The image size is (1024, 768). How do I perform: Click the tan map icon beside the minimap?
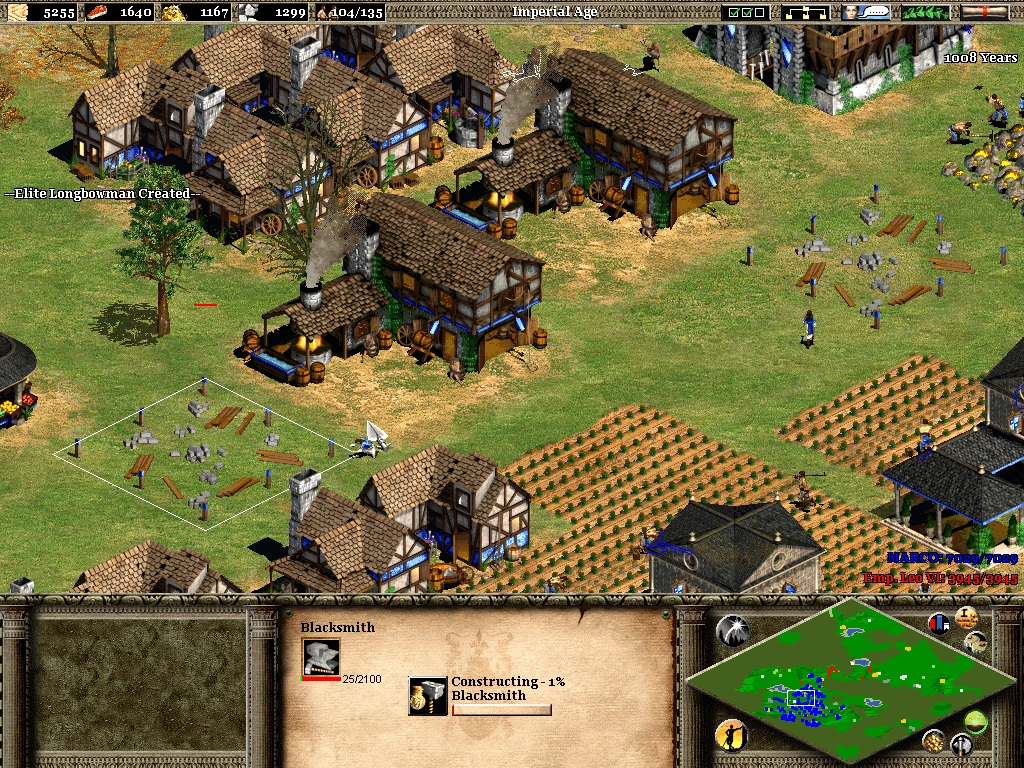(976, 642)
